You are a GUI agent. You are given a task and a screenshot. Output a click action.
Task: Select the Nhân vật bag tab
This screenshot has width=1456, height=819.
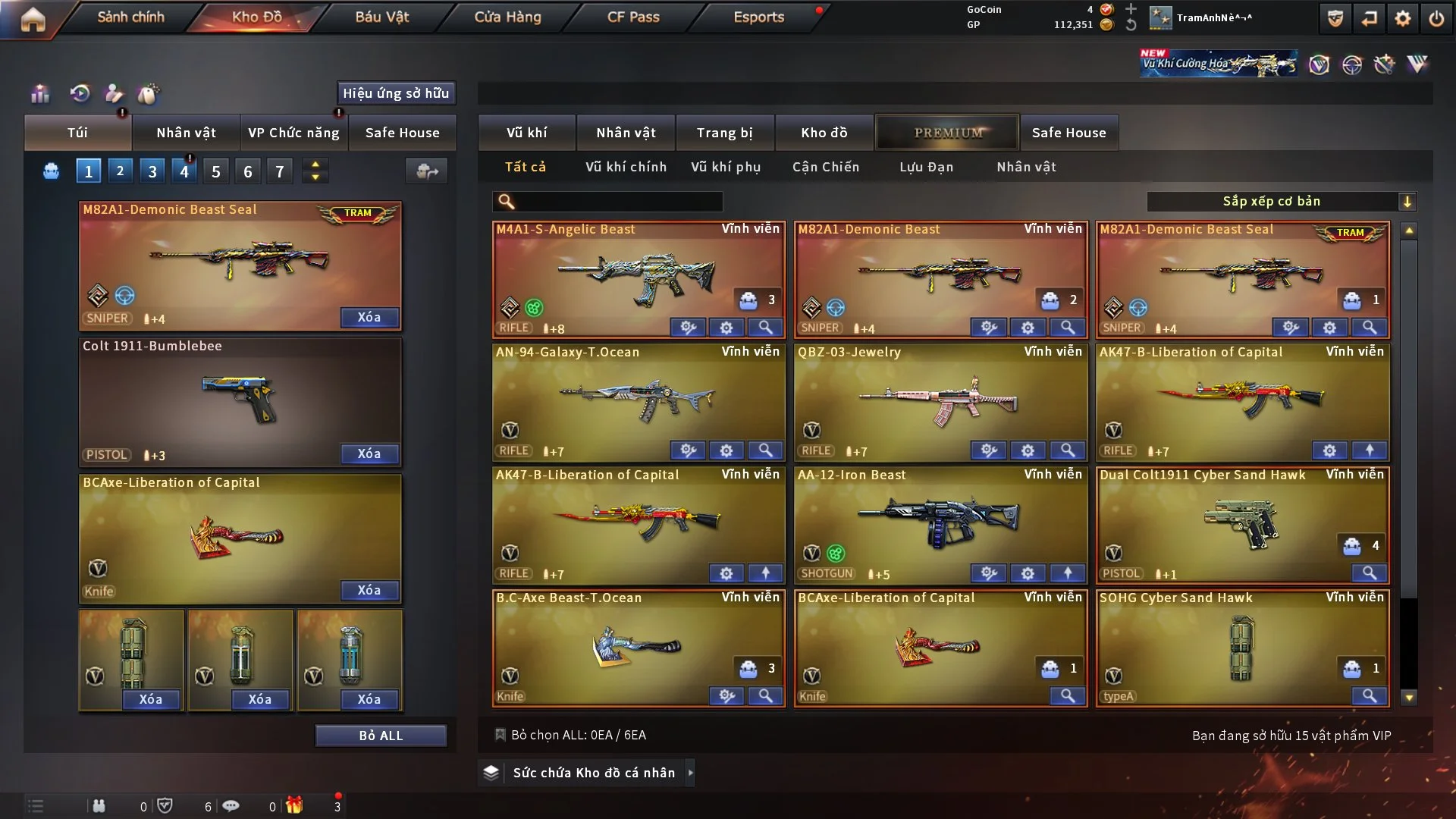point(186,133)
